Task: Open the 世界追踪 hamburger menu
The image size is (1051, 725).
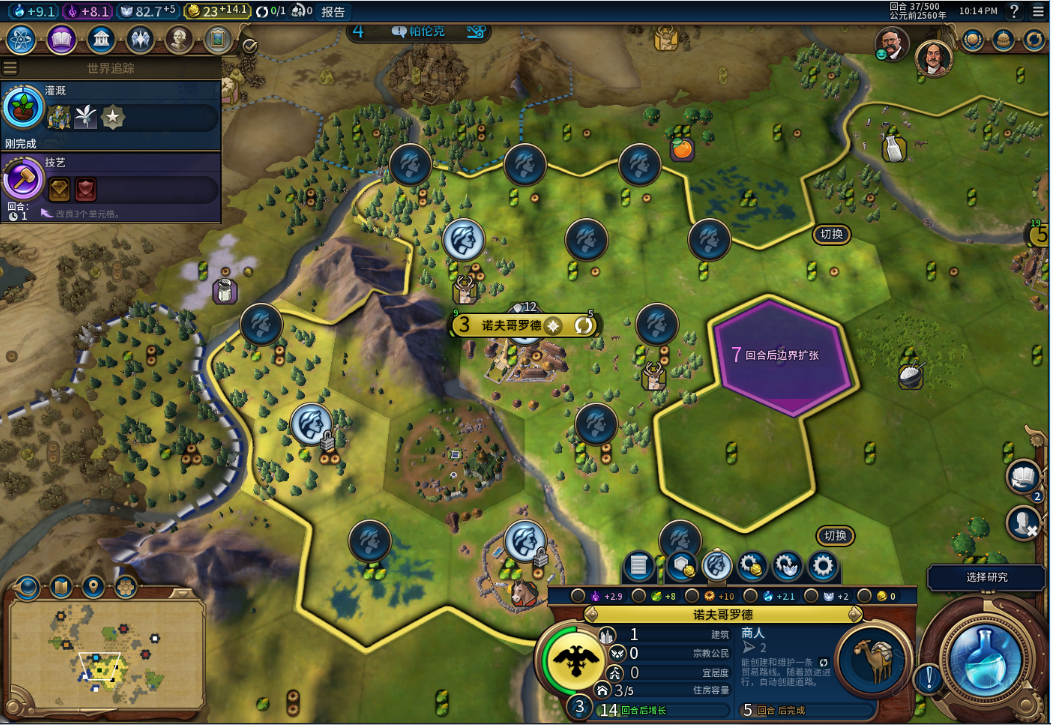Action: coord(10,68)
